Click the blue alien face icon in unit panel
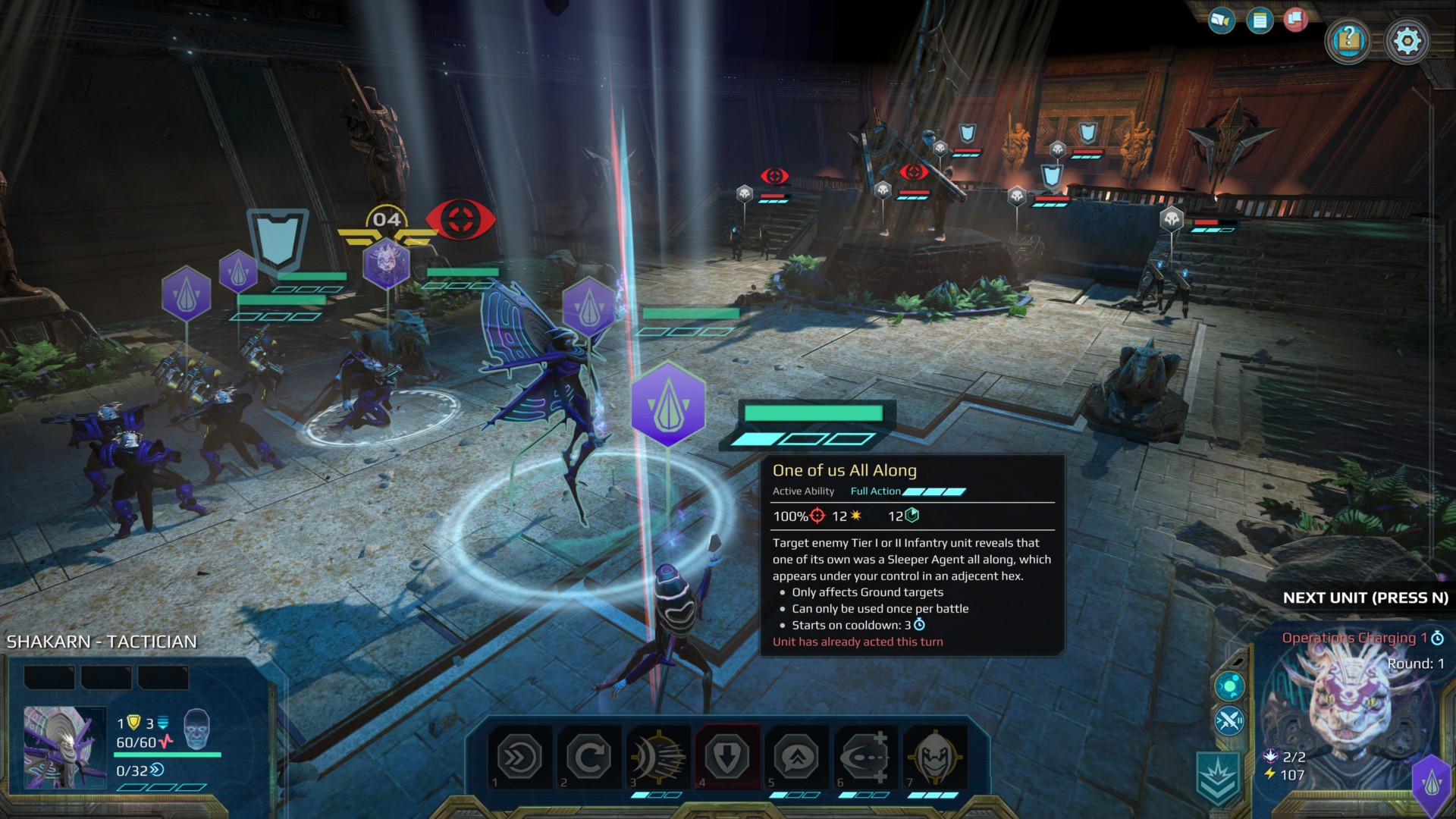Screen dimensions: 1456x819 click(196, 729)
